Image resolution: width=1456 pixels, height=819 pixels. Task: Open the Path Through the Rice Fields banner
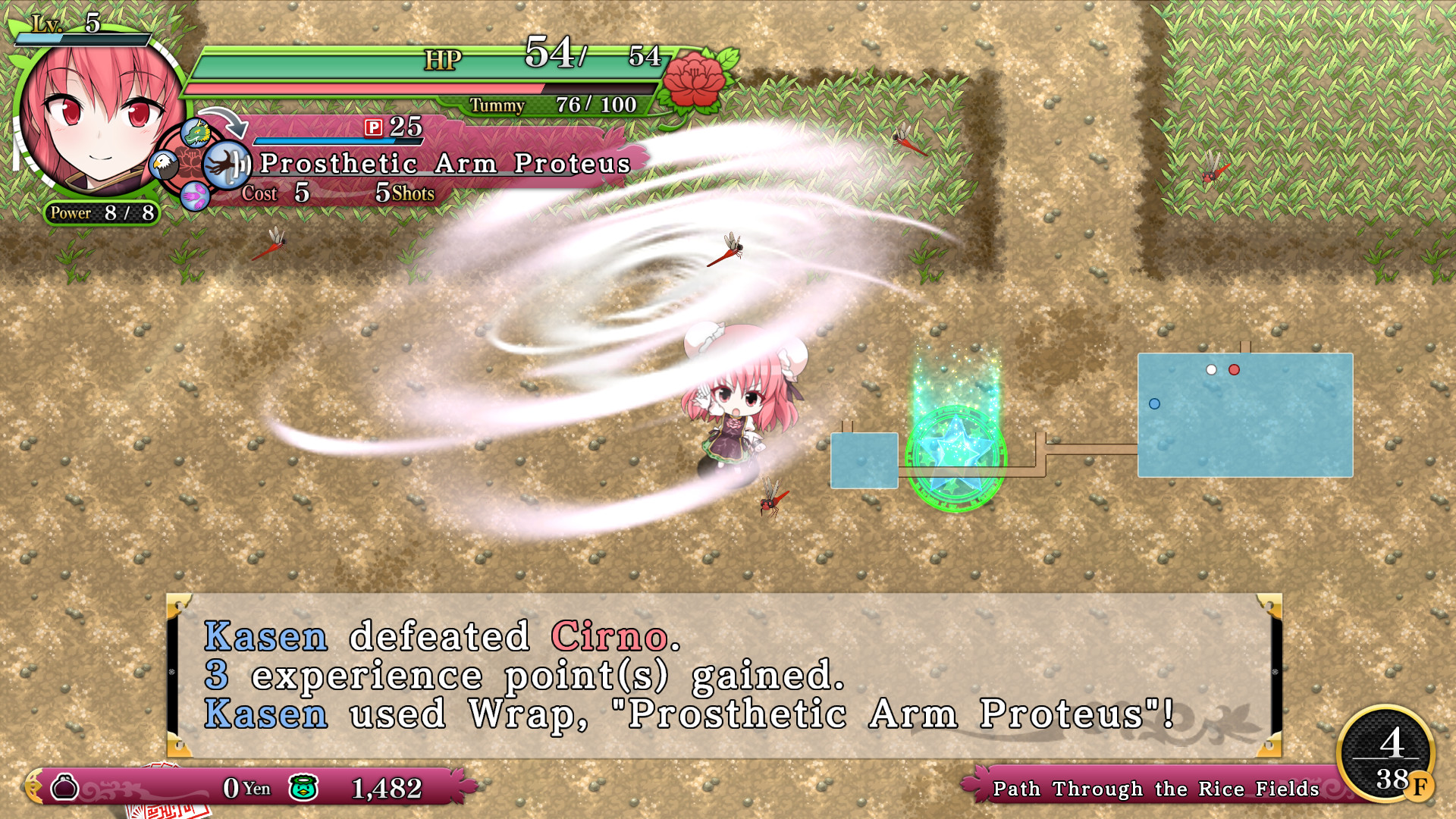(1156, 789)
